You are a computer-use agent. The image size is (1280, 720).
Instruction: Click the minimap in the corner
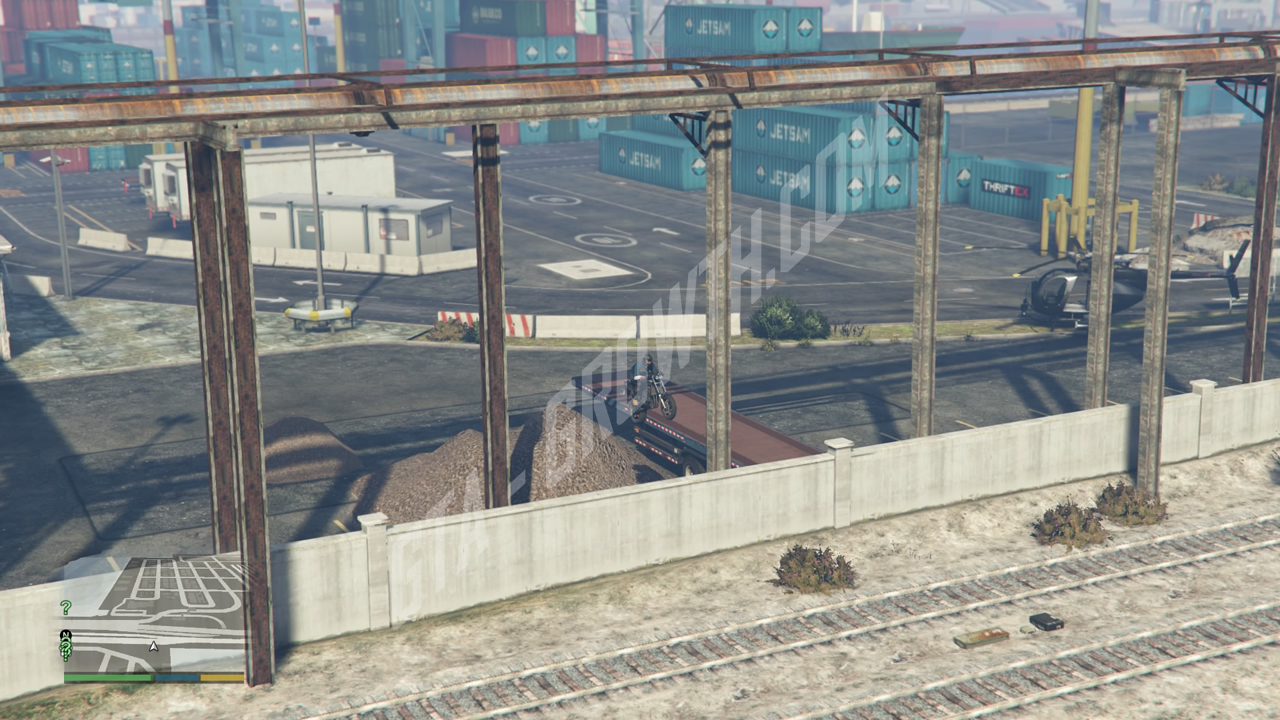(154, 615)
